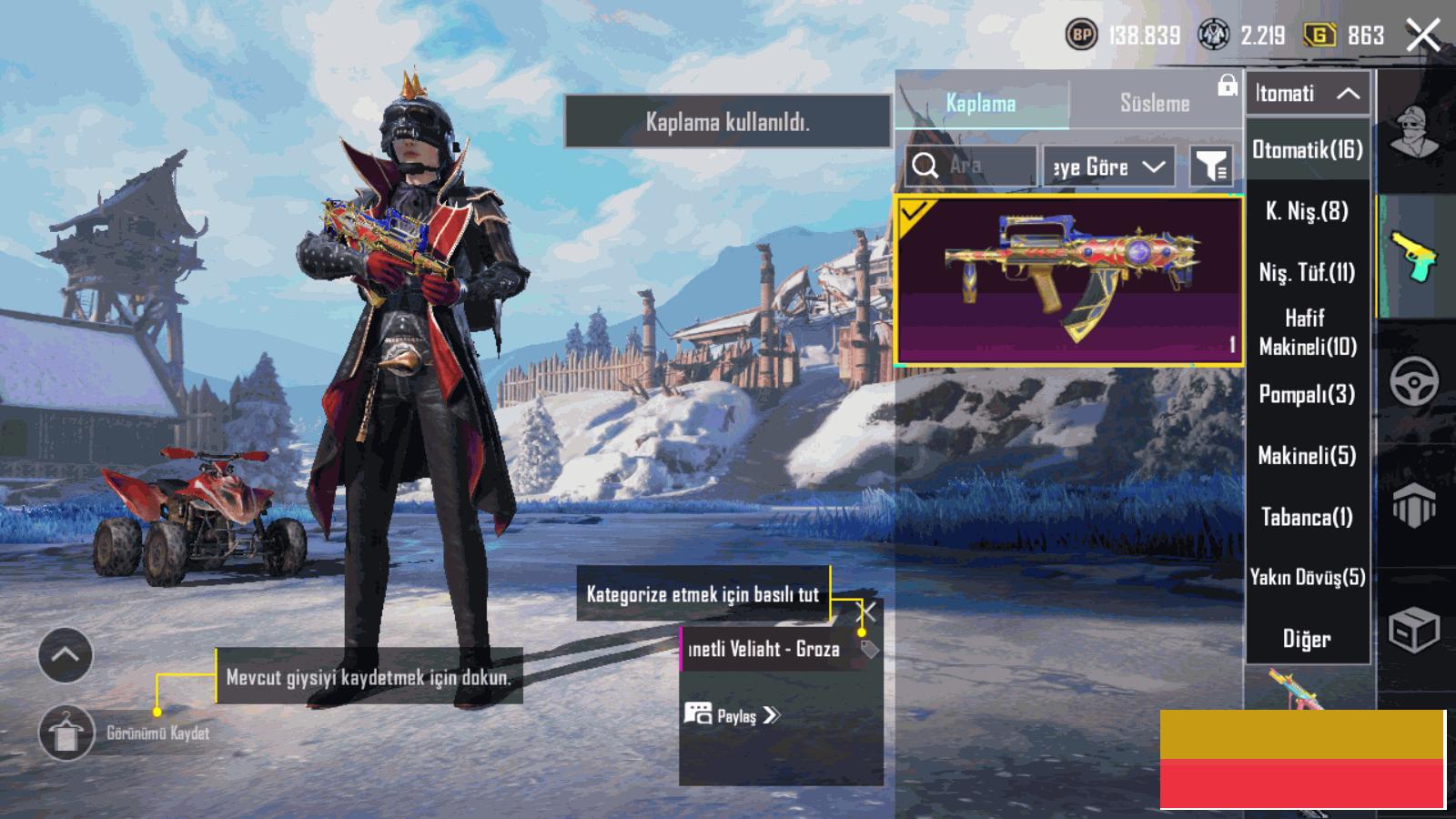
Task: Select Hafif Makineli(10) category
Action: [1308, 332]
